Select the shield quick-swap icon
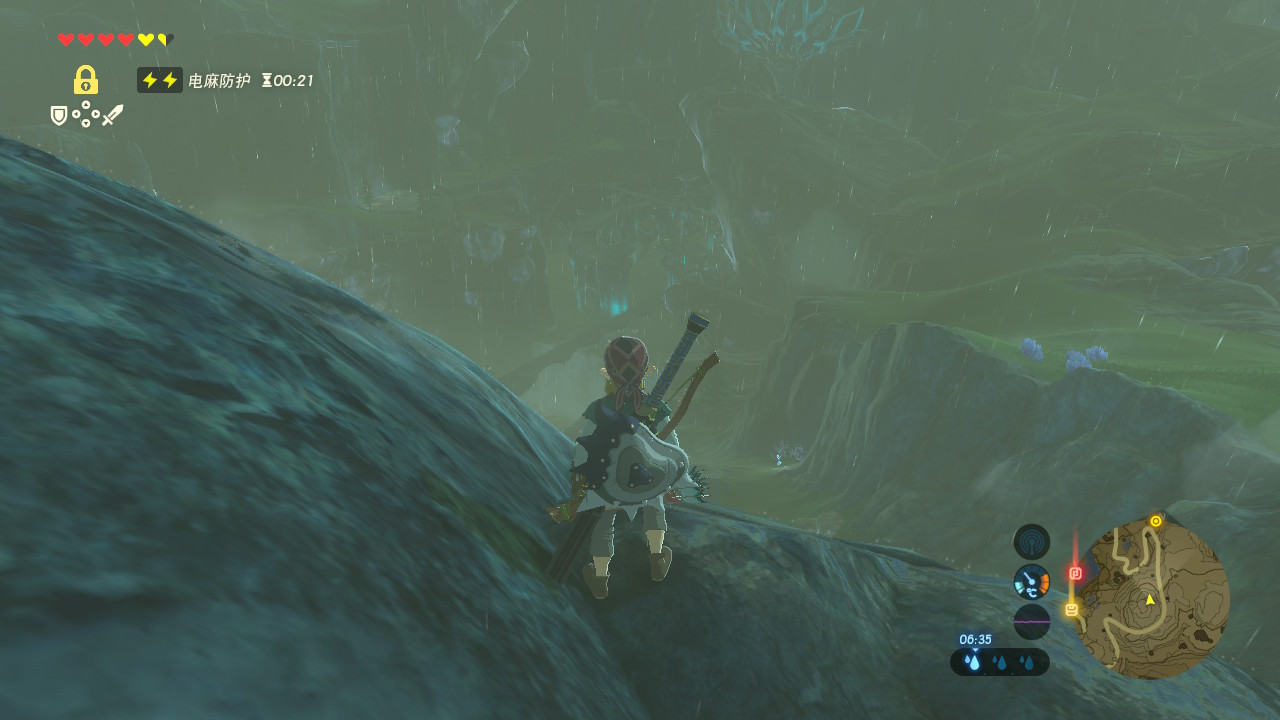Screen dimensions: 1280x720 click(59, 116)
